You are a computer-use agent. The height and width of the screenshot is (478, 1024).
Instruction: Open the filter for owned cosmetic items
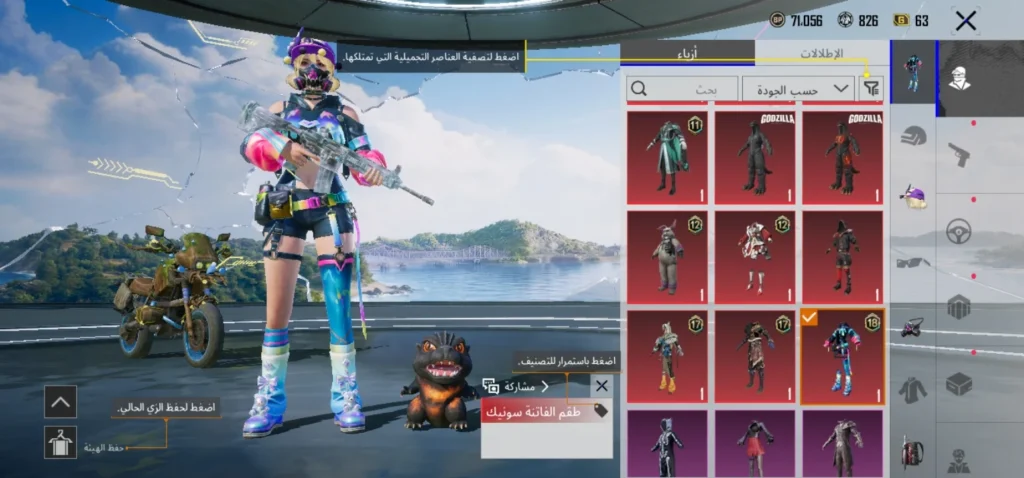(x=872, y=89)
